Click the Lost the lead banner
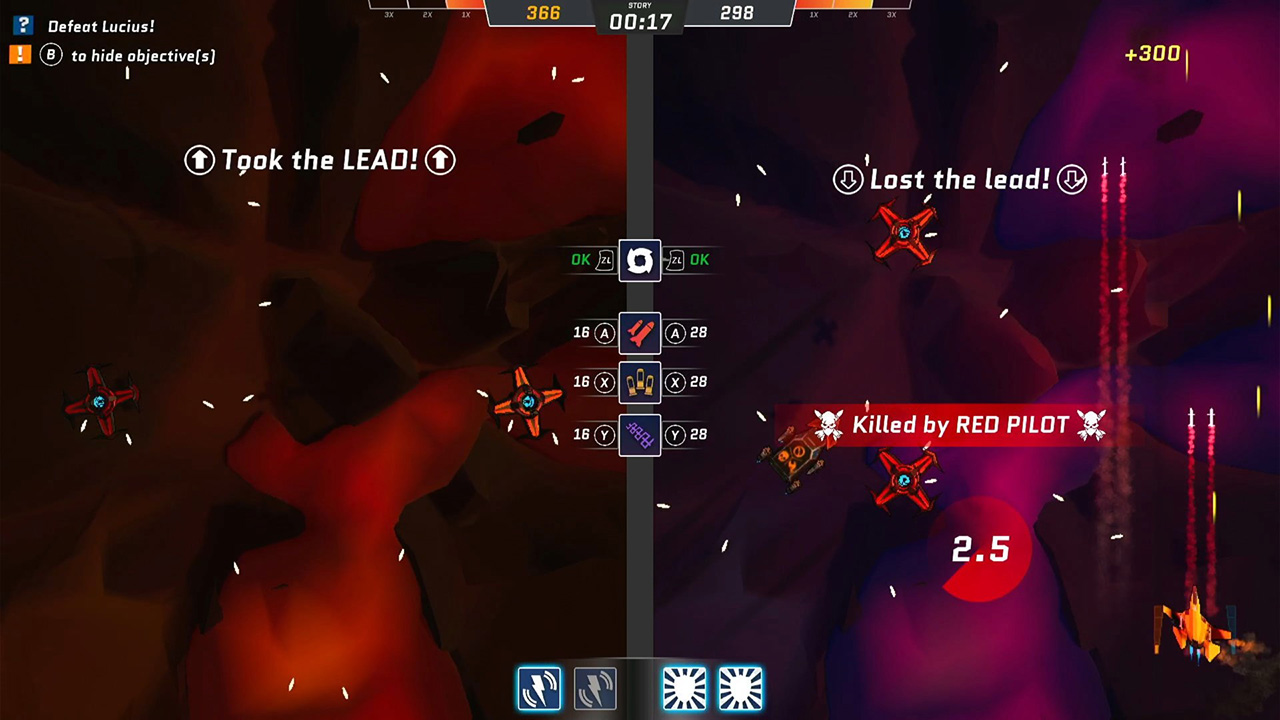This screenshot has width=1280, height=720. click(959, 179)
